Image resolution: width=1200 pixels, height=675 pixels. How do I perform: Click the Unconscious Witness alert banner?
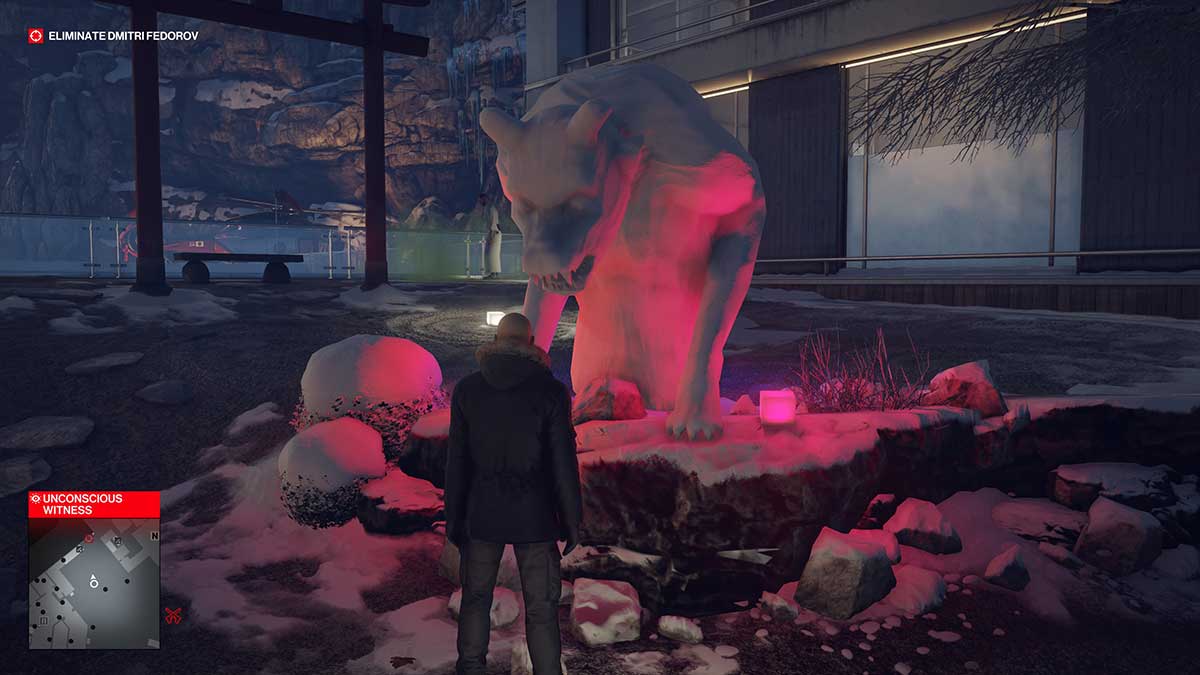[94, 503]
